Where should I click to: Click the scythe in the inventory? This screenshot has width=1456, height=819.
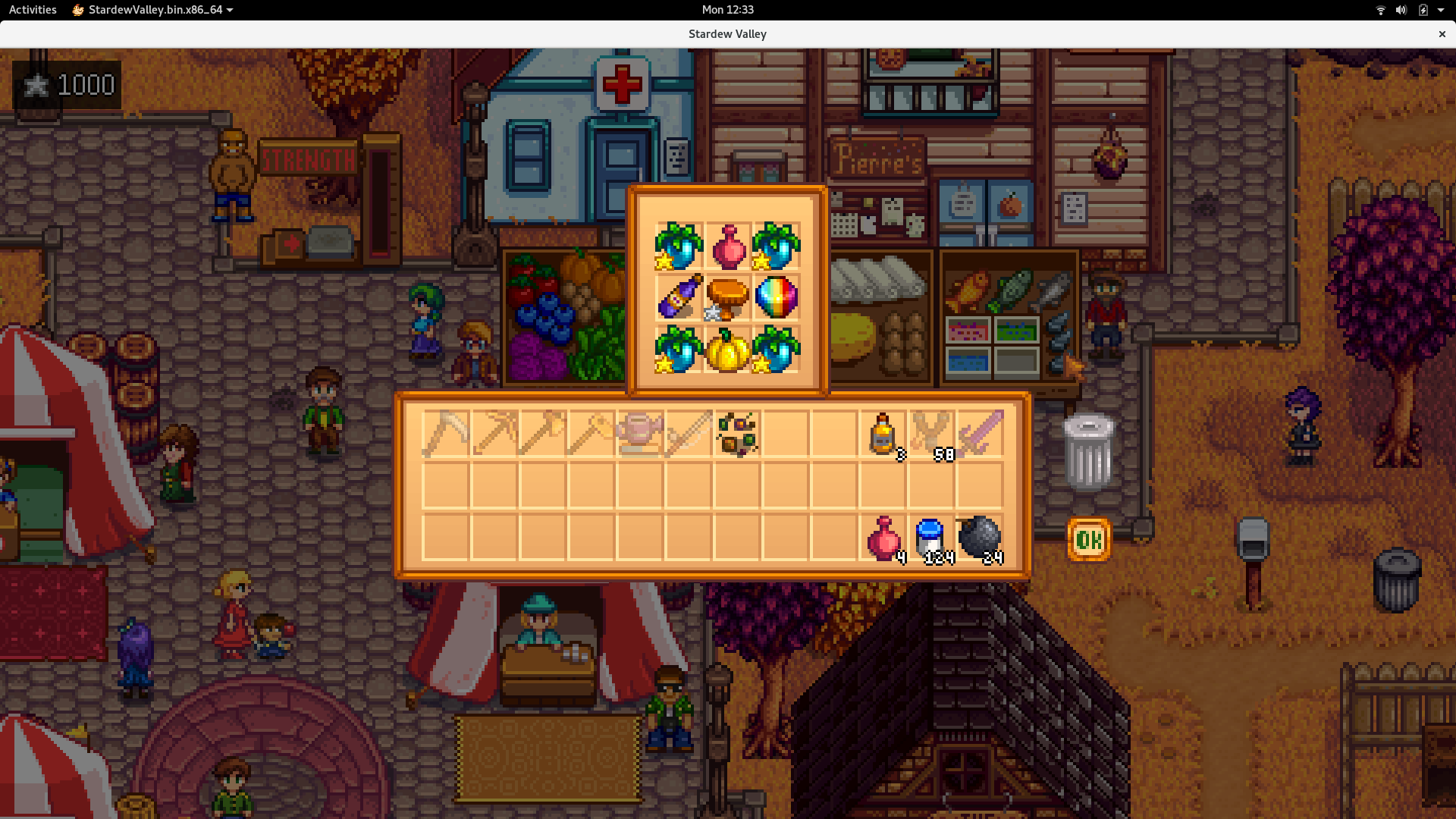click(446, 434)
